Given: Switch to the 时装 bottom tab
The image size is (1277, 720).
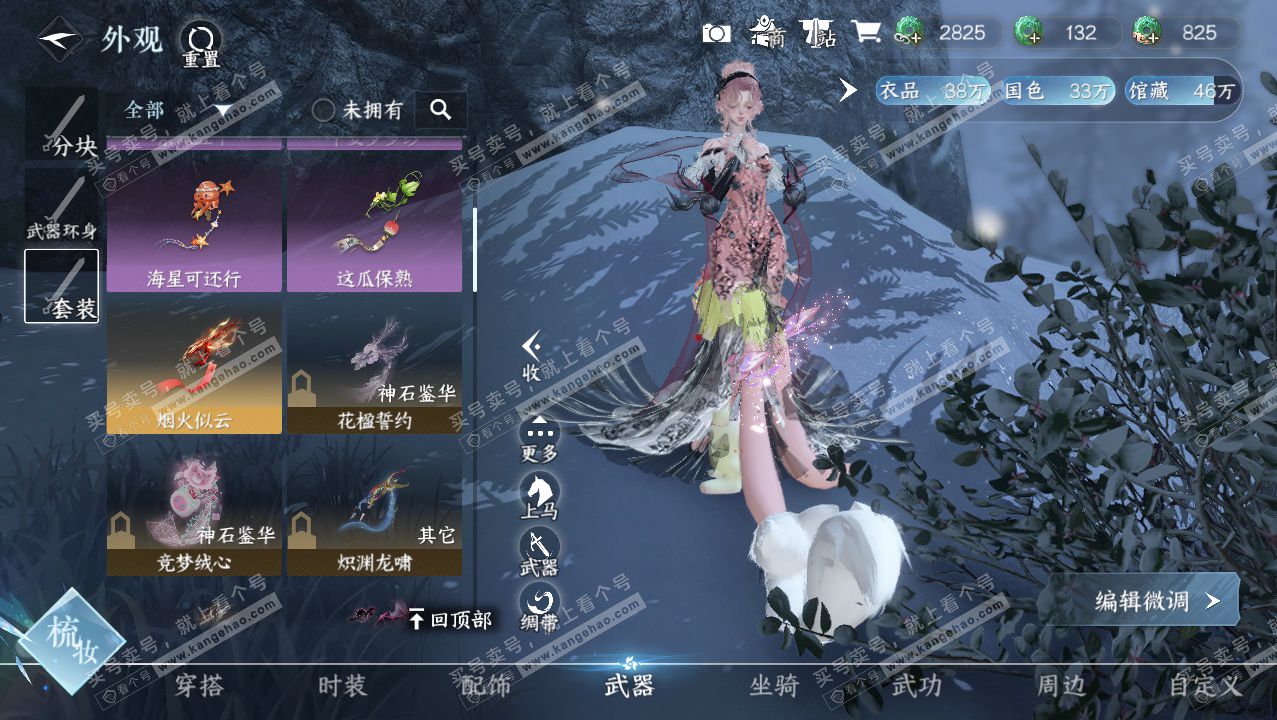Looking at the screenshot, I should tap(343, 686).
